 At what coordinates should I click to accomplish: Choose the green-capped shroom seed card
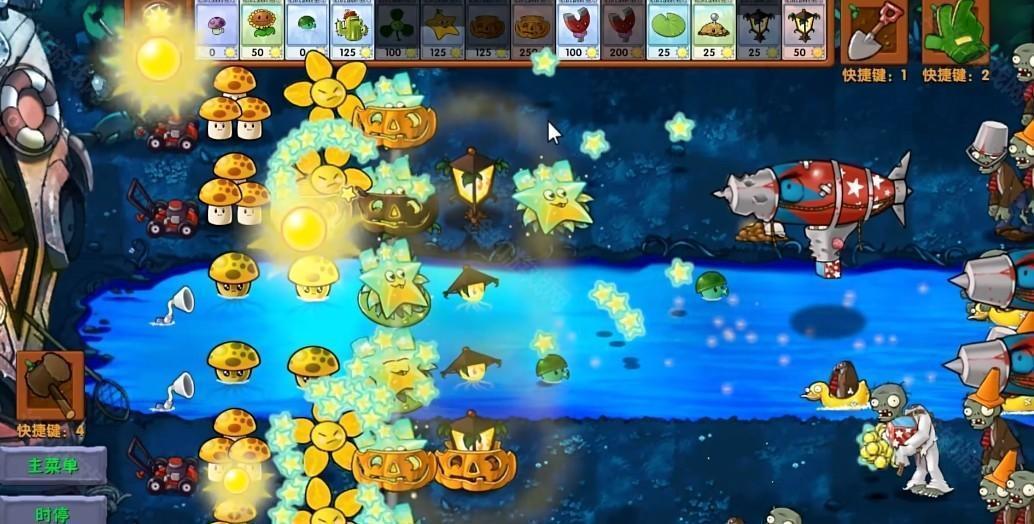pos(307,29)
